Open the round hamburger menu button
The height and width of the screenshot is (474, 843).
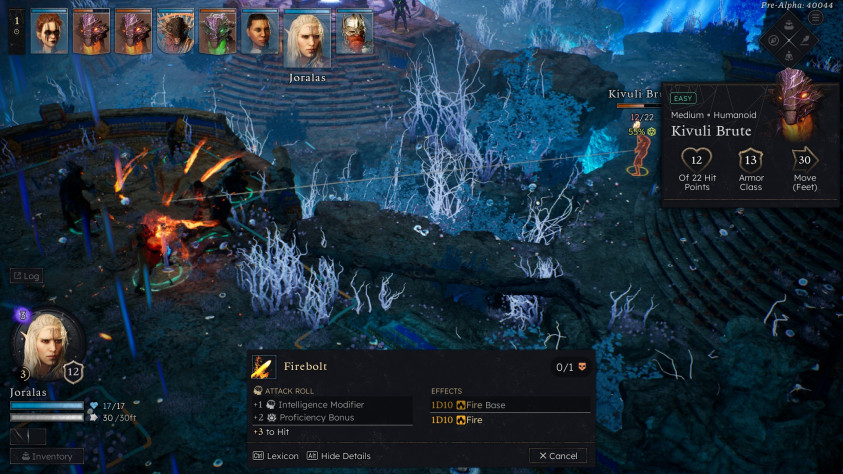816,18
